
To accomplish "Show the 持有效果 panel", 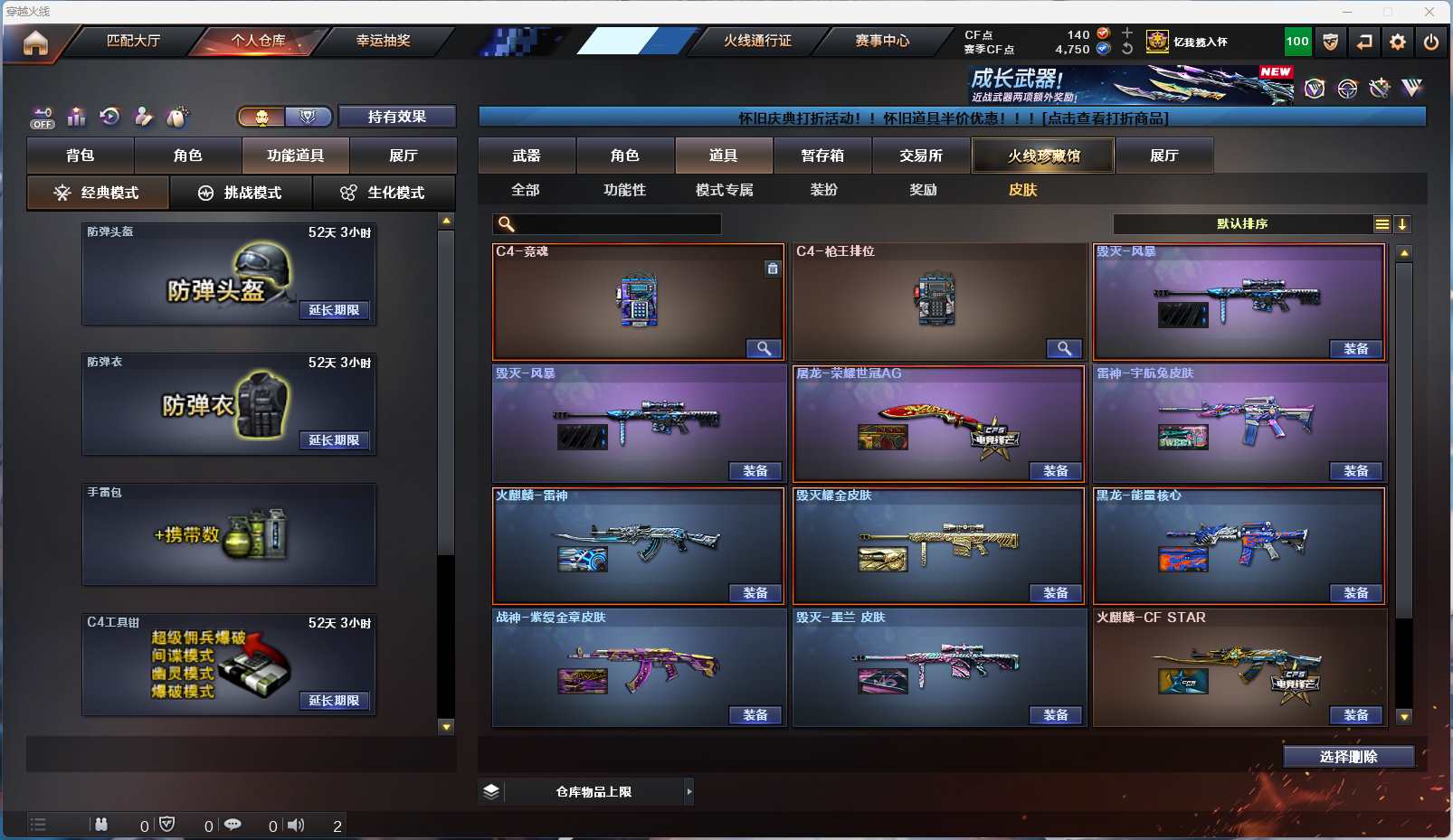I will pos(396,117).
